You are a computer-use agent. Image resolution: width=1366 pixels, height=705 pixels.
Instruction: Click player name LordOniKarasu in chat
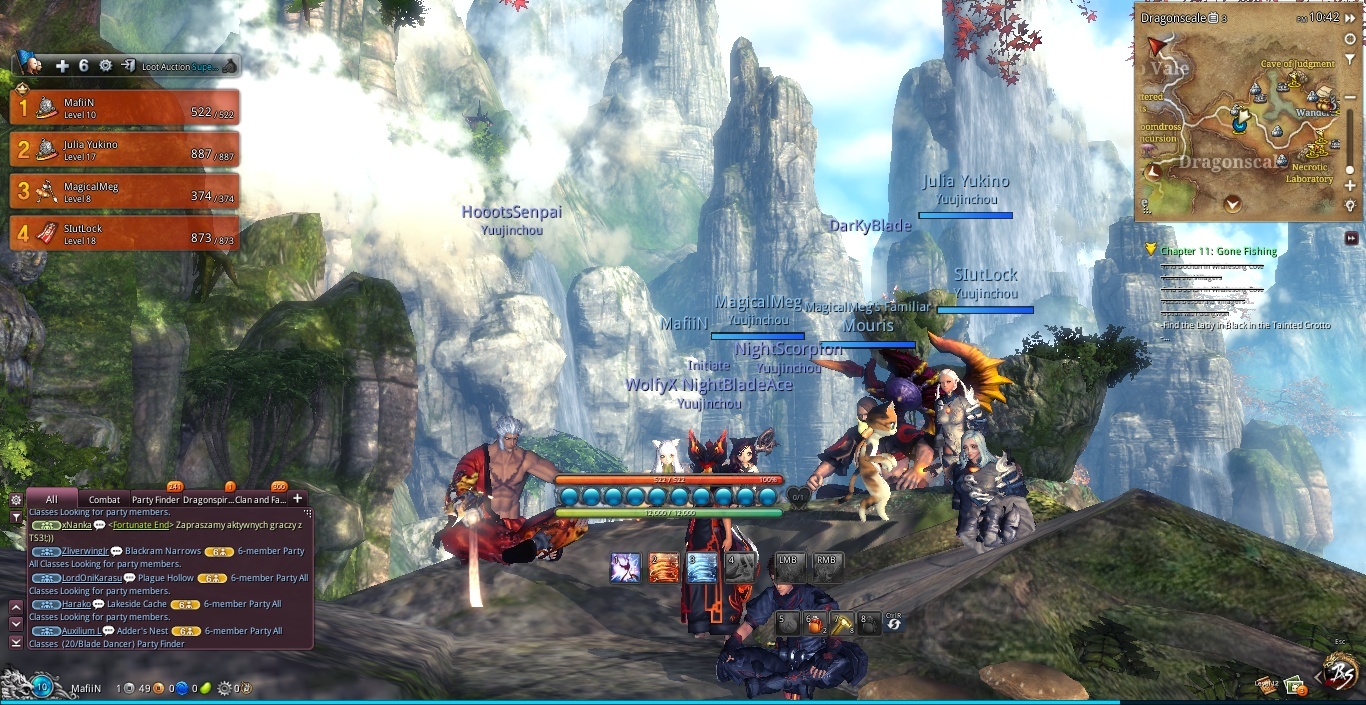pyautogui.click(x=92, y=578)
